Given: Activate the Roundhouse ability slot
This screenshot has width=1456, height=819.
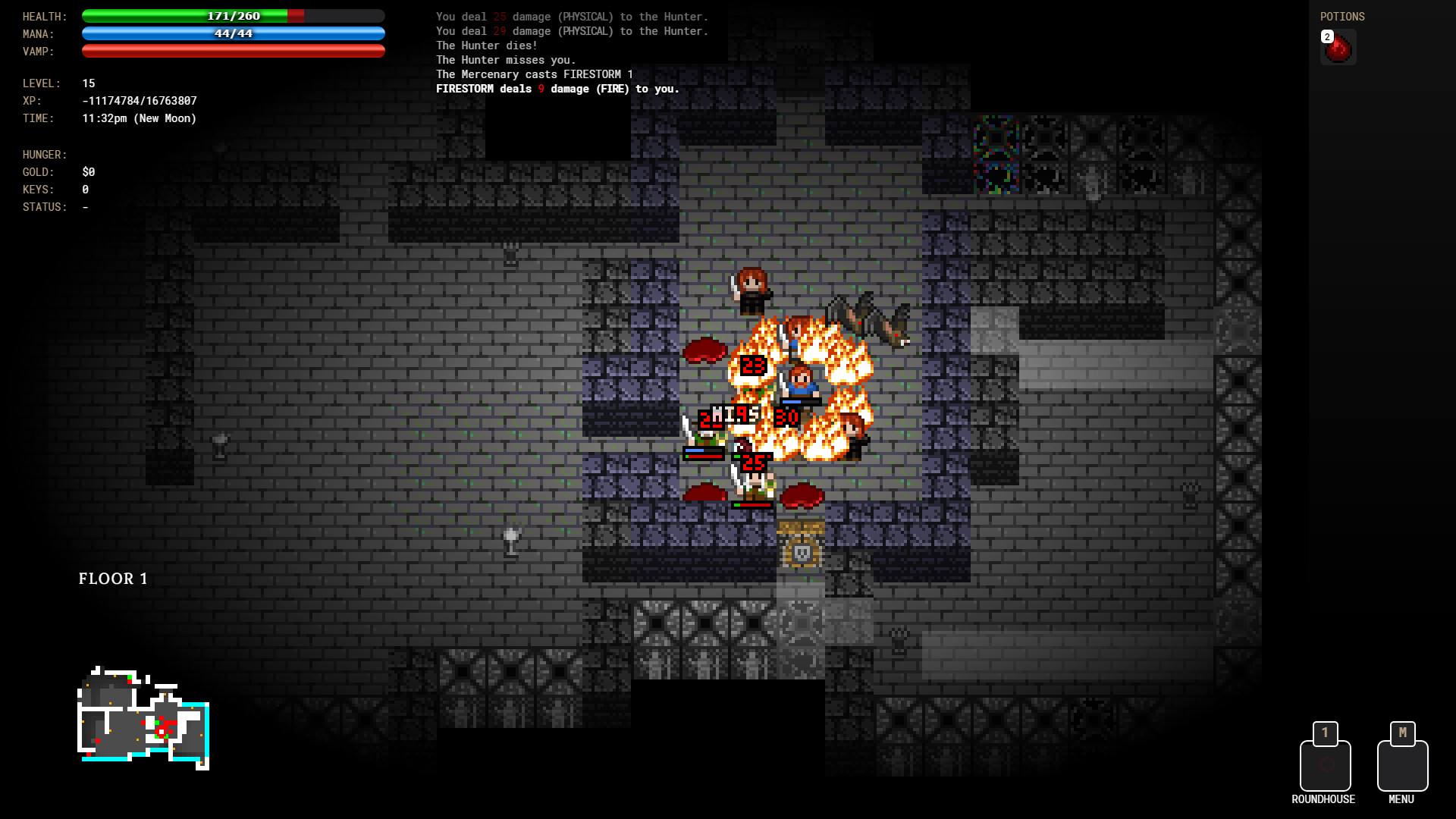Looking at the screenshot, I should pyautogui.click(x=1325, y=764).
